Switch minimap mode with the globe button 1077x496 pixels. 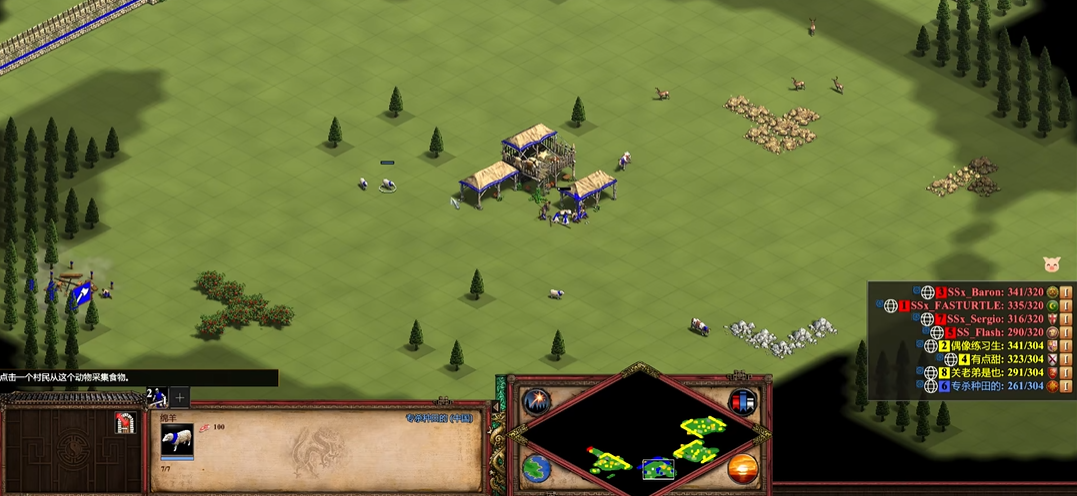(537, 468)
